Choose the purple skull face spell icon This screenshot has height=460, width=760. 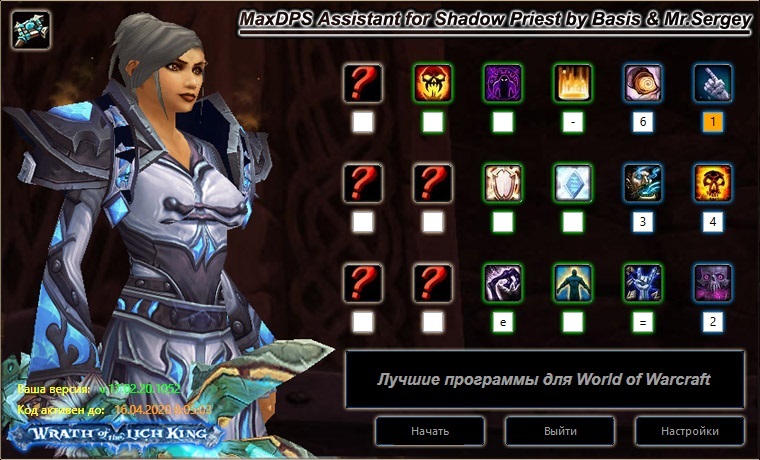click(x=713, y=284)
